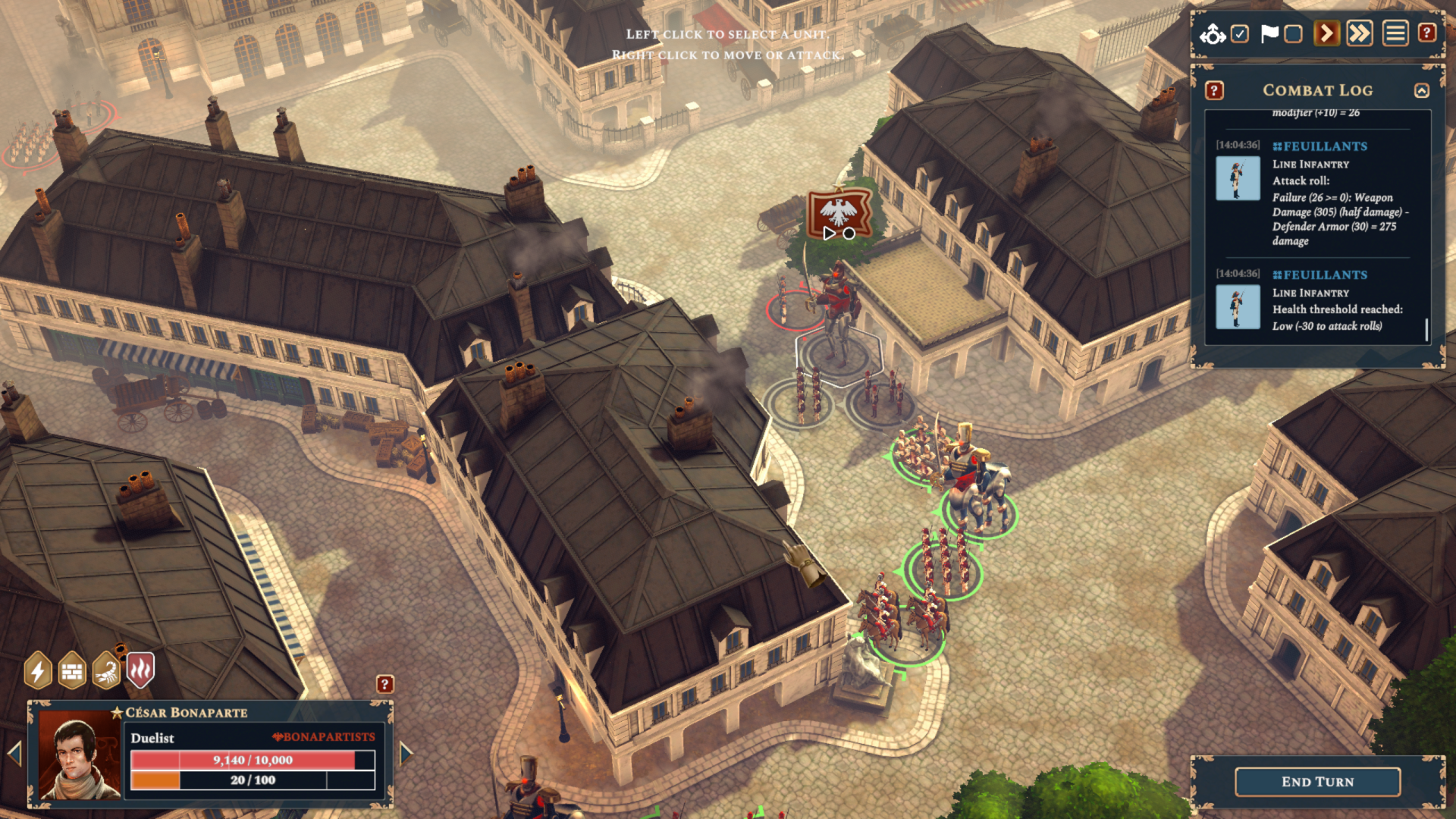
Task: Click César Bonaparte's portrait
Action: click(80, 755)
